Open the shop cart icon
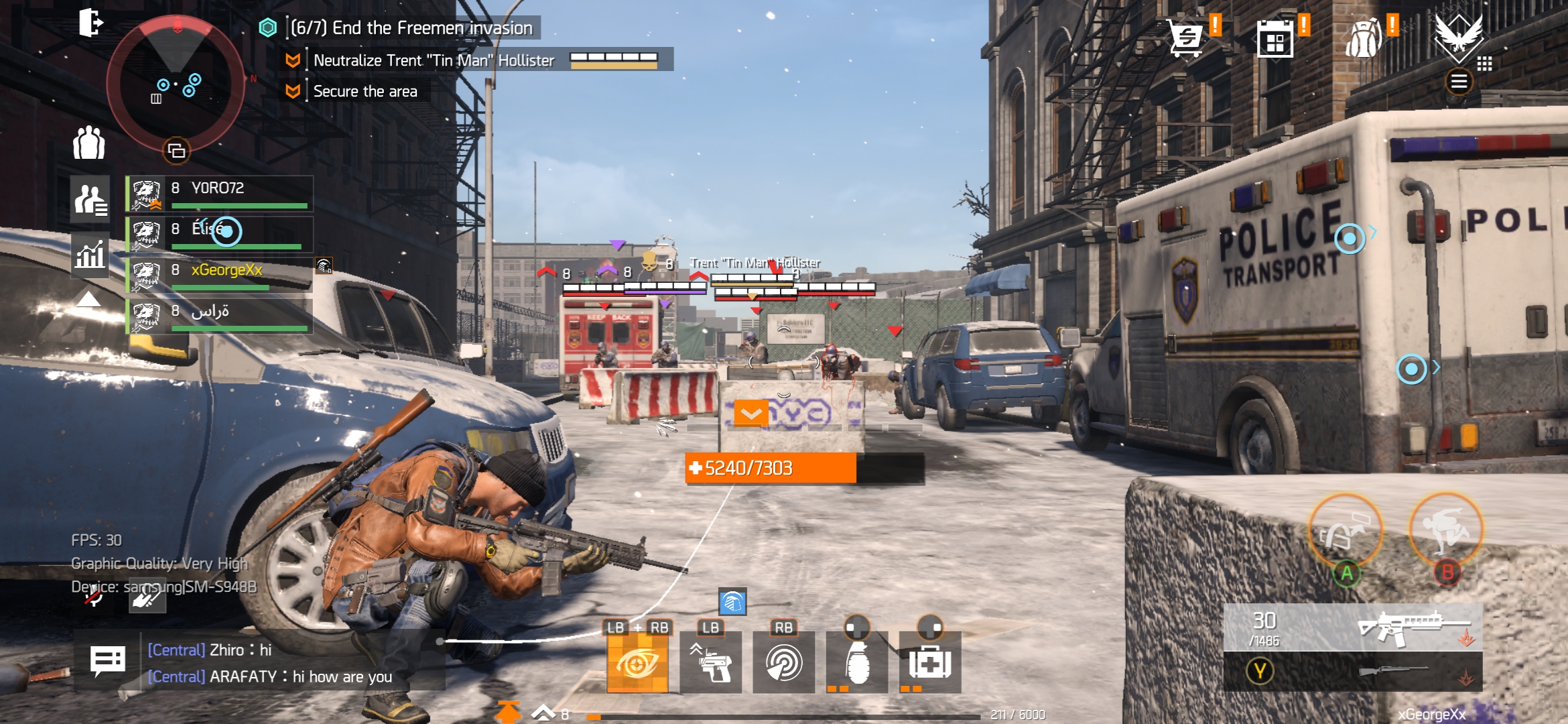1568x724 pixels. click(1185, 38)
